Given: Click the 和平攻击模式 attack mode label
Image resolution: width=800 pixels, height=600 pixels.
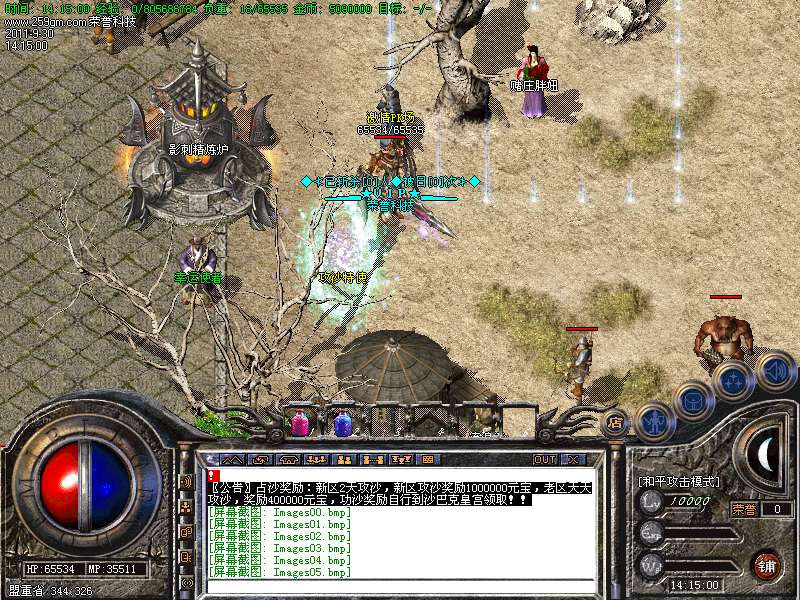Looking at the screenshot, I should (x=679, y=481).
